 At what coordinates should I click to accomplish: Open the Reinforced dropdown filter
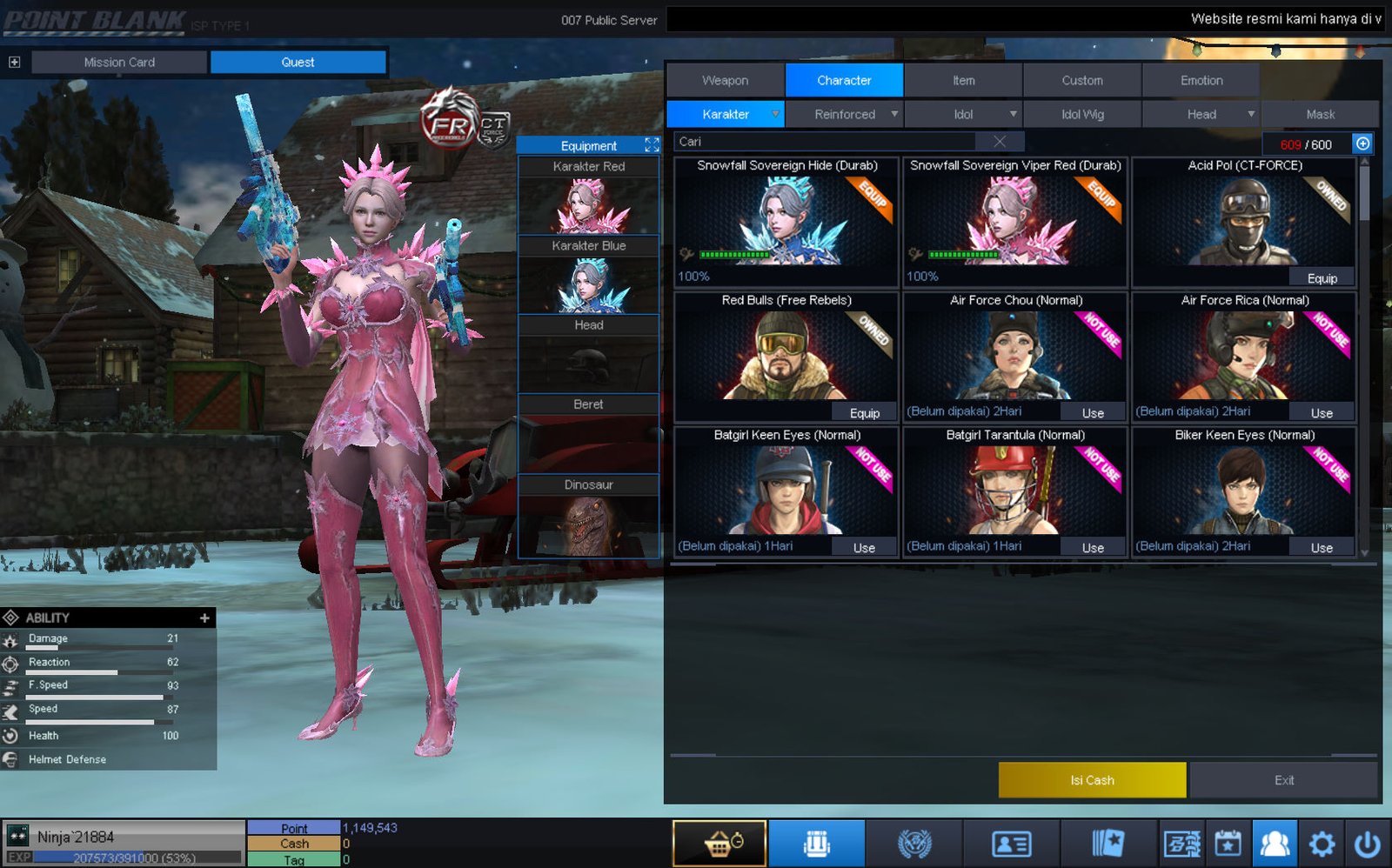845,114
